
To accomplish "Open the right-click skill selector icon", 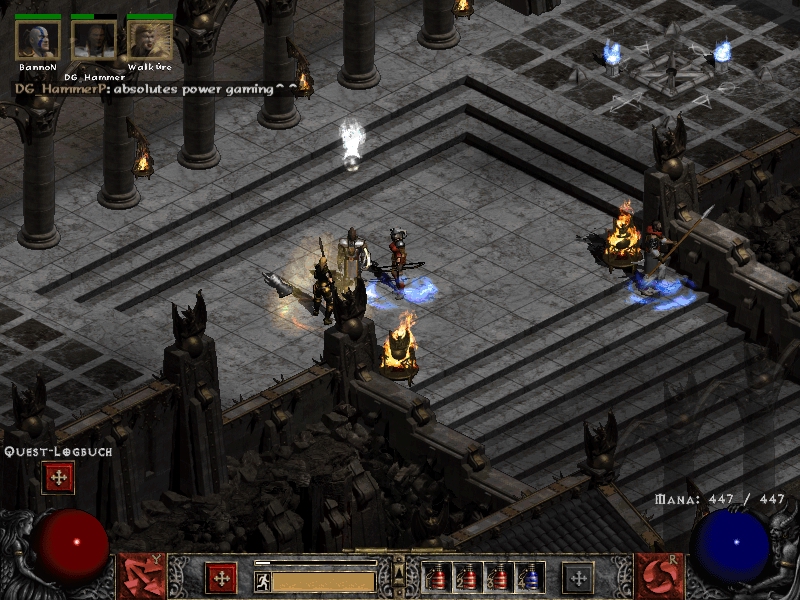I will click(658, 577).
